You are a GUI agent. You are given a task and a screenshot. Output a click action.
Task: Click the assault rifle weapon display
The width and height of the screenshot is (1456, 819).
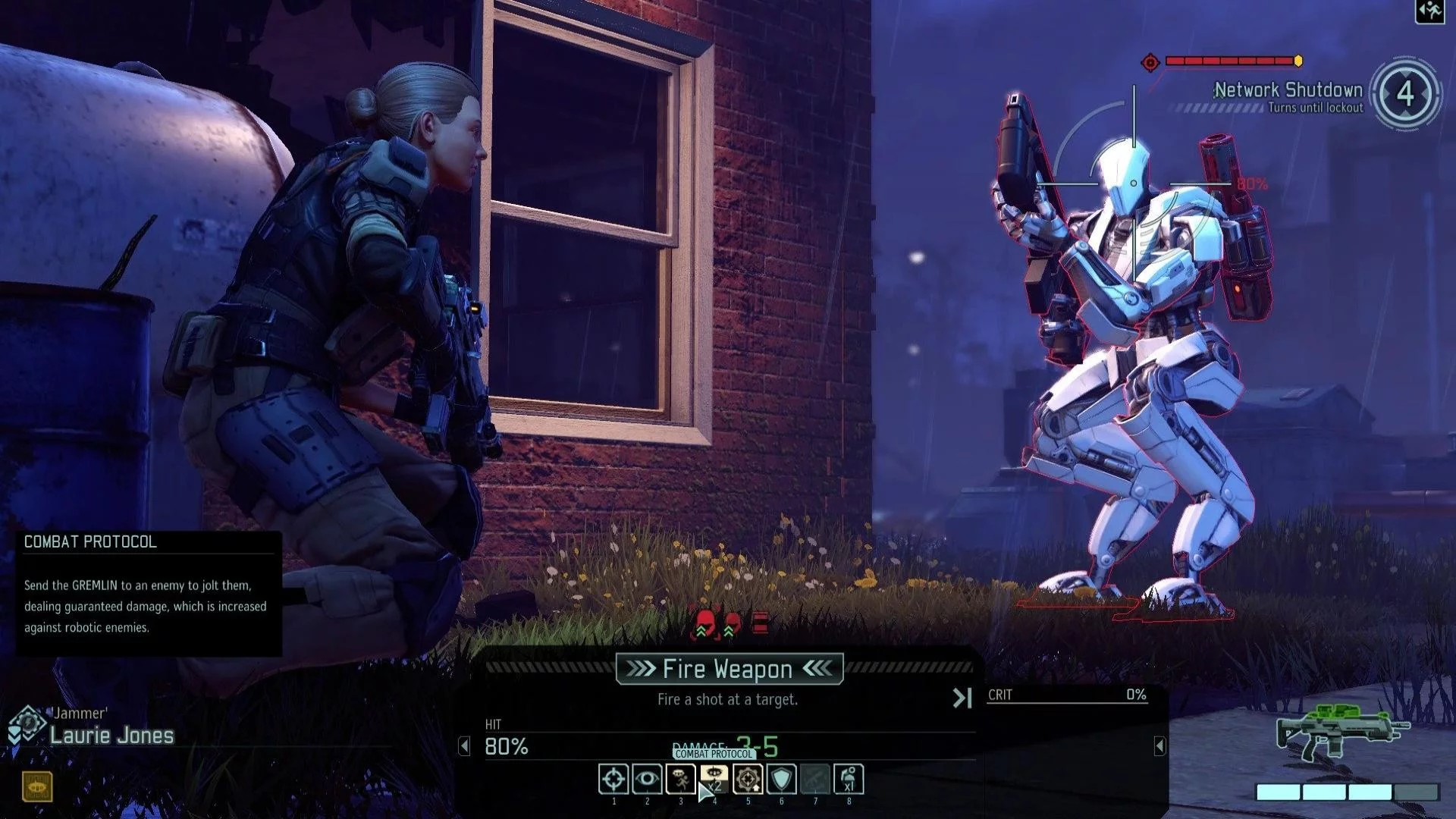point(1341,732)
